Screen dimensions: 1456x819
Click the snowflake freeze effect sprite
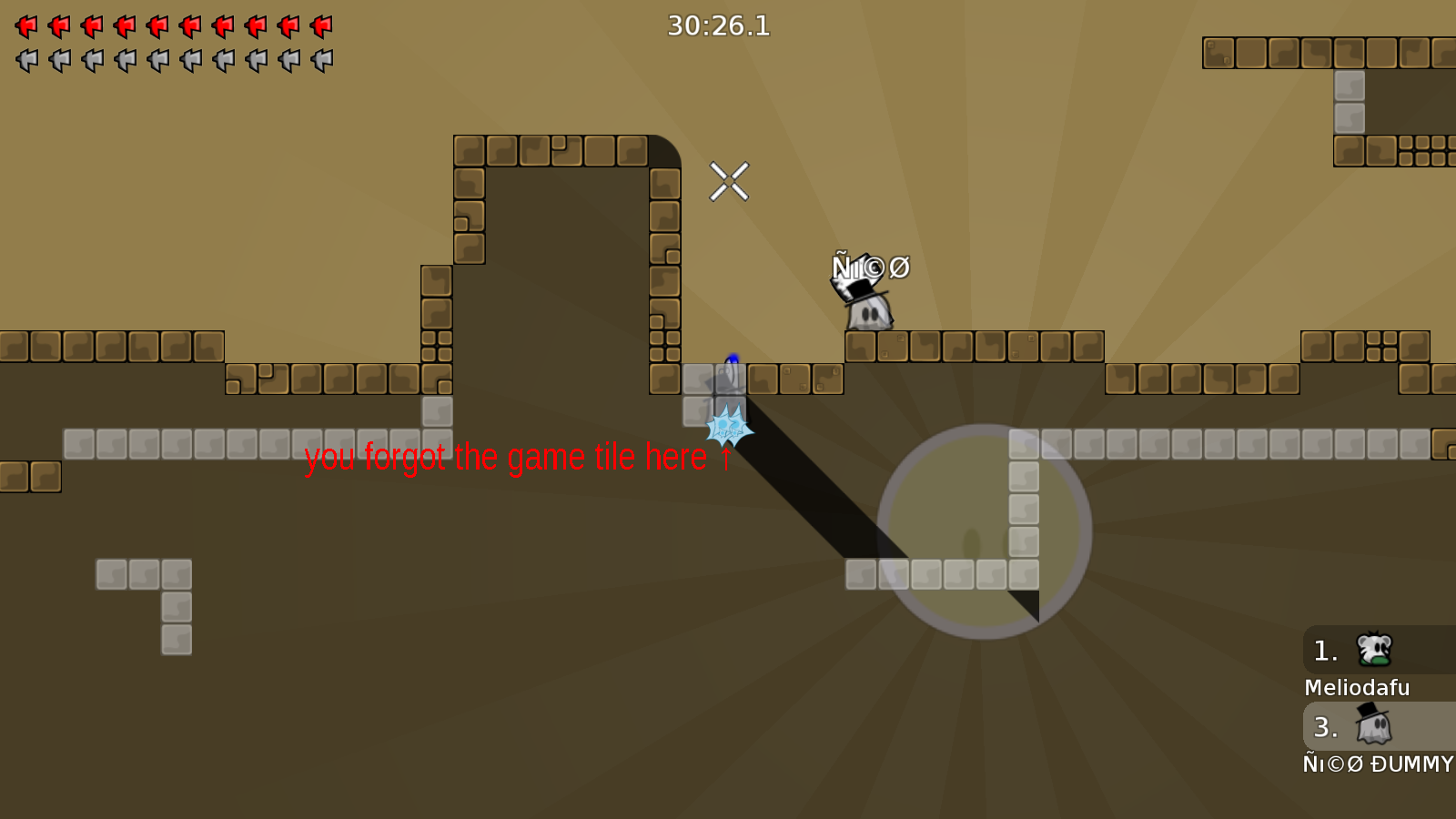725,425
